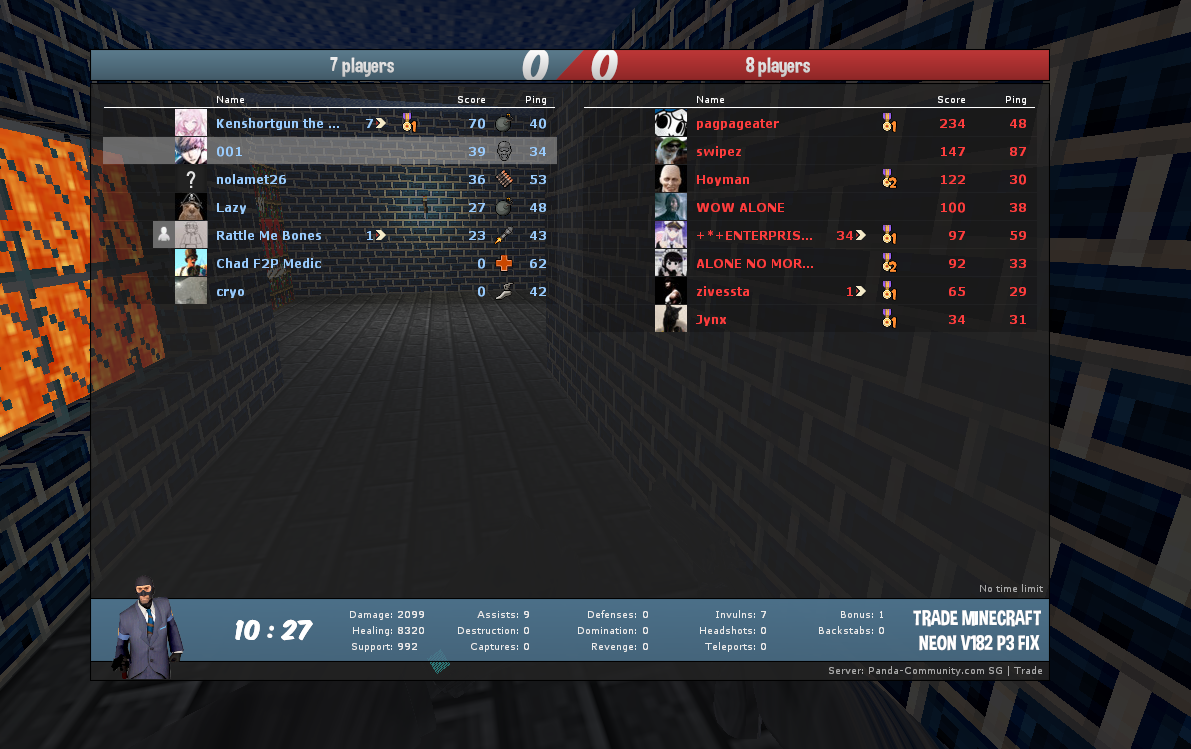Click the Spy class portrait
This screenshot has width=1191, height=749.
(x=147, y=628)
